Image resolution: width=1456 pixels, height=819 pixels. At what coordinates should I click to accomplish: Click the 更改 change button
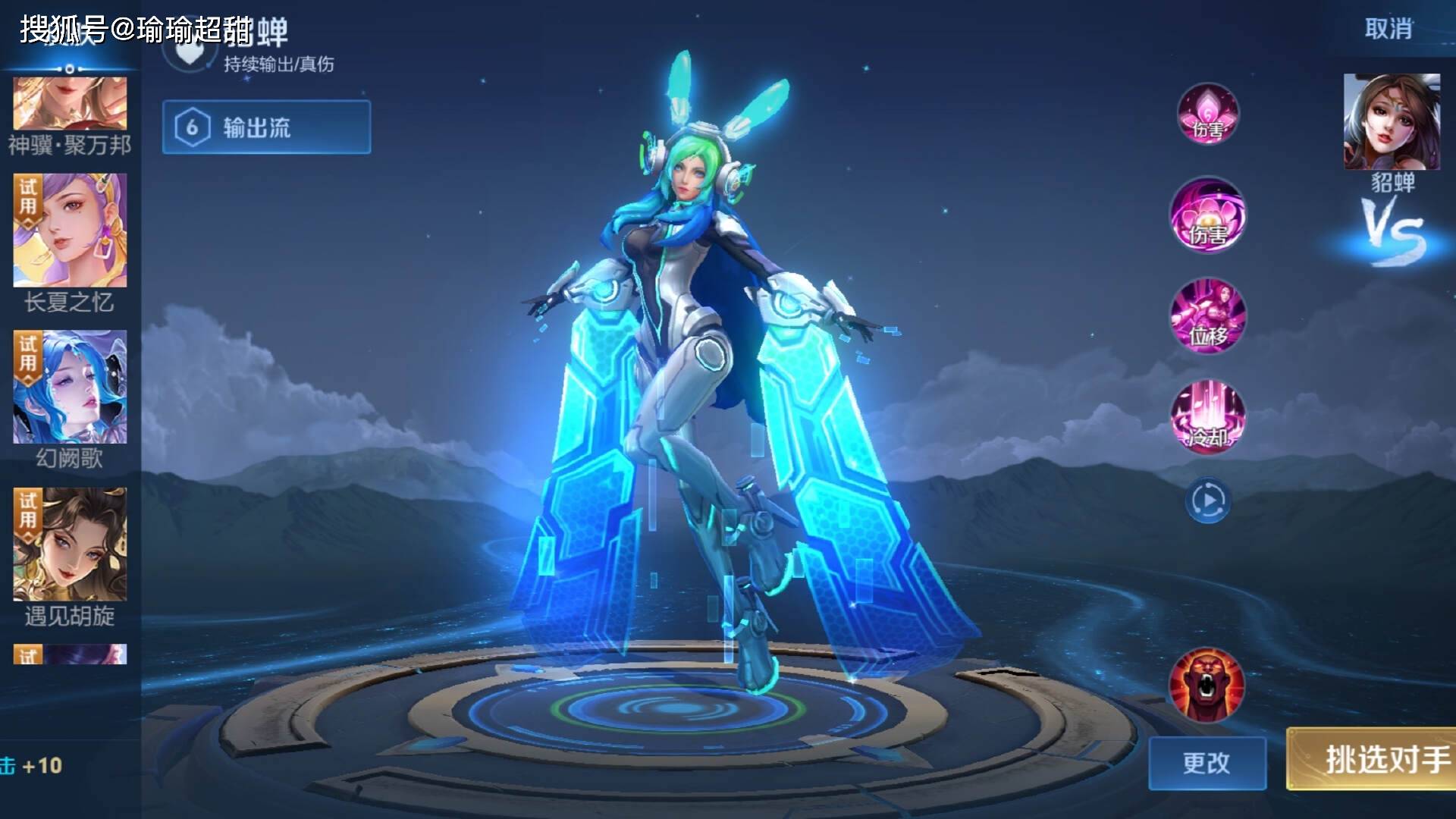tap(1207, 763)
